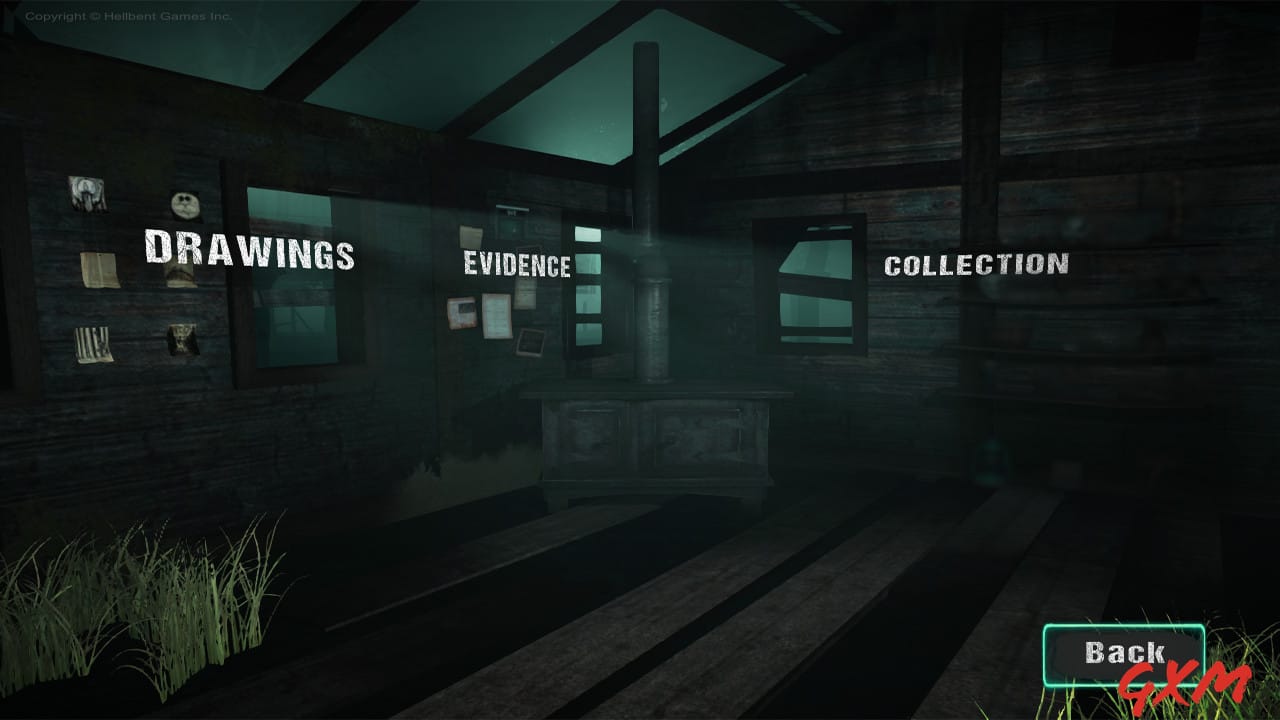The height and width of the screenshot is (720, 1280).
Task: Open the skull-face drawing on the left wall
Action: click(x=185, y=204)
